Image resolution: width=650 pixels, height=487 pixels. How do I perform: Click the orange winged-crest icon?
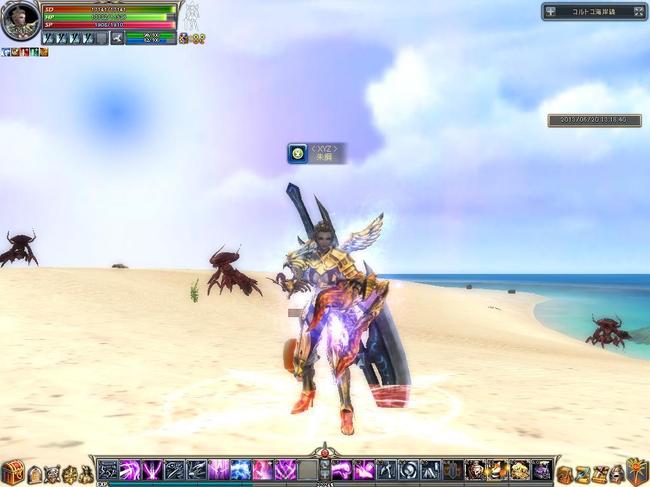pos(638,471)
